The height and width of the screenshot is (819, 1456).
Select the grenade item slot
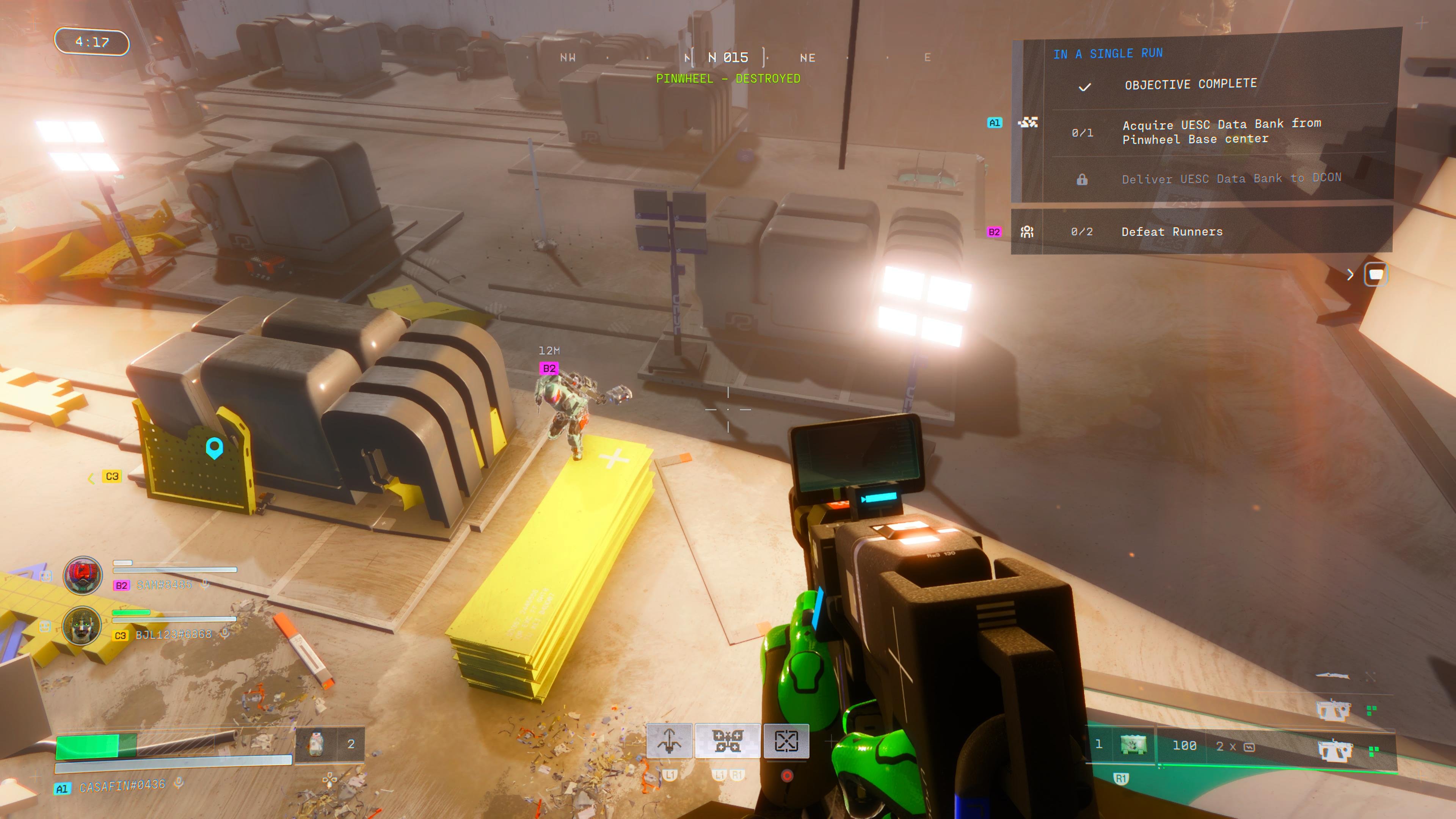[x=1133, y=745]
